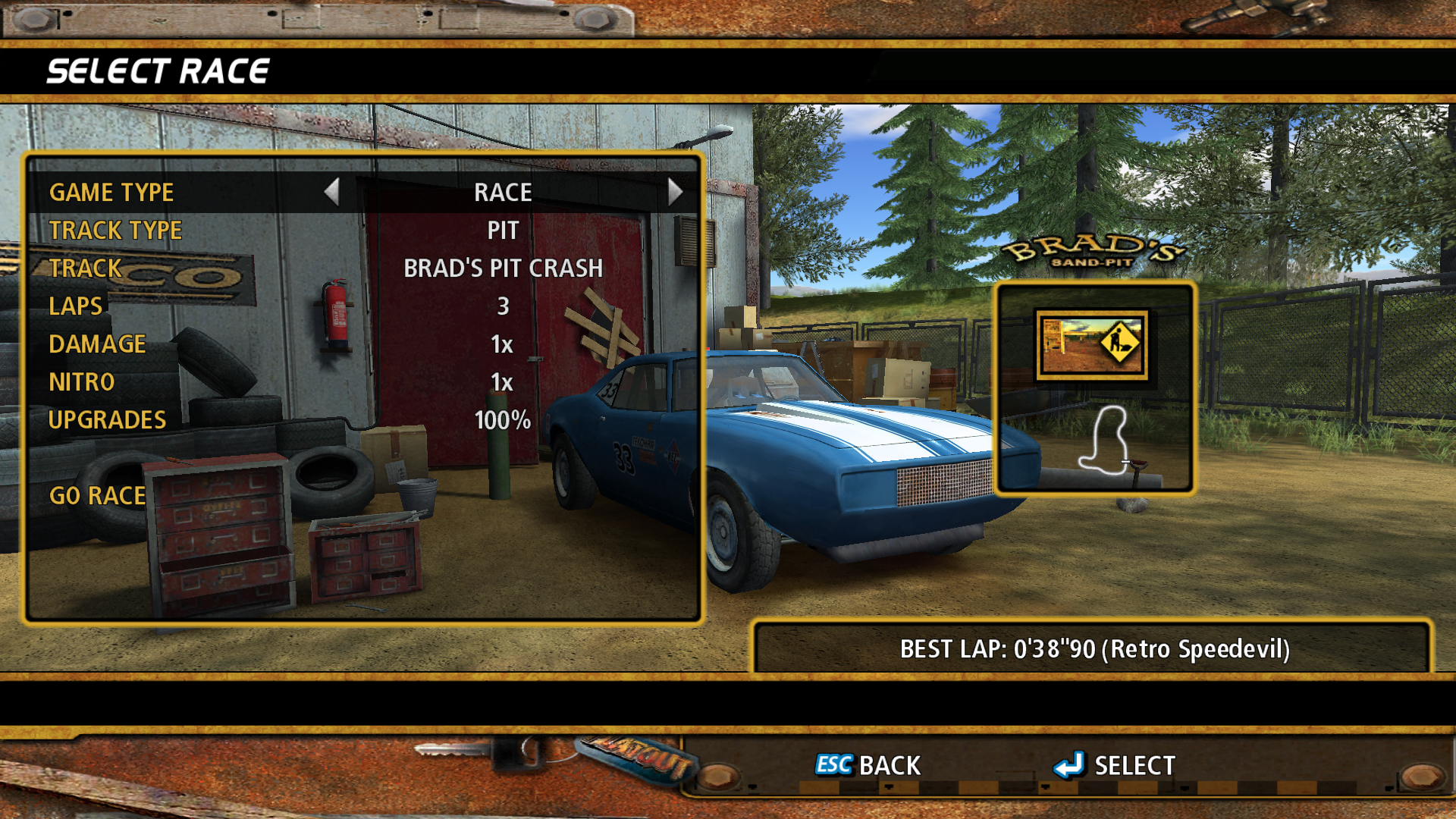Screen dimensions: 1456x819
Task: Click the right arrow beside Race
Action: [675, 192]
